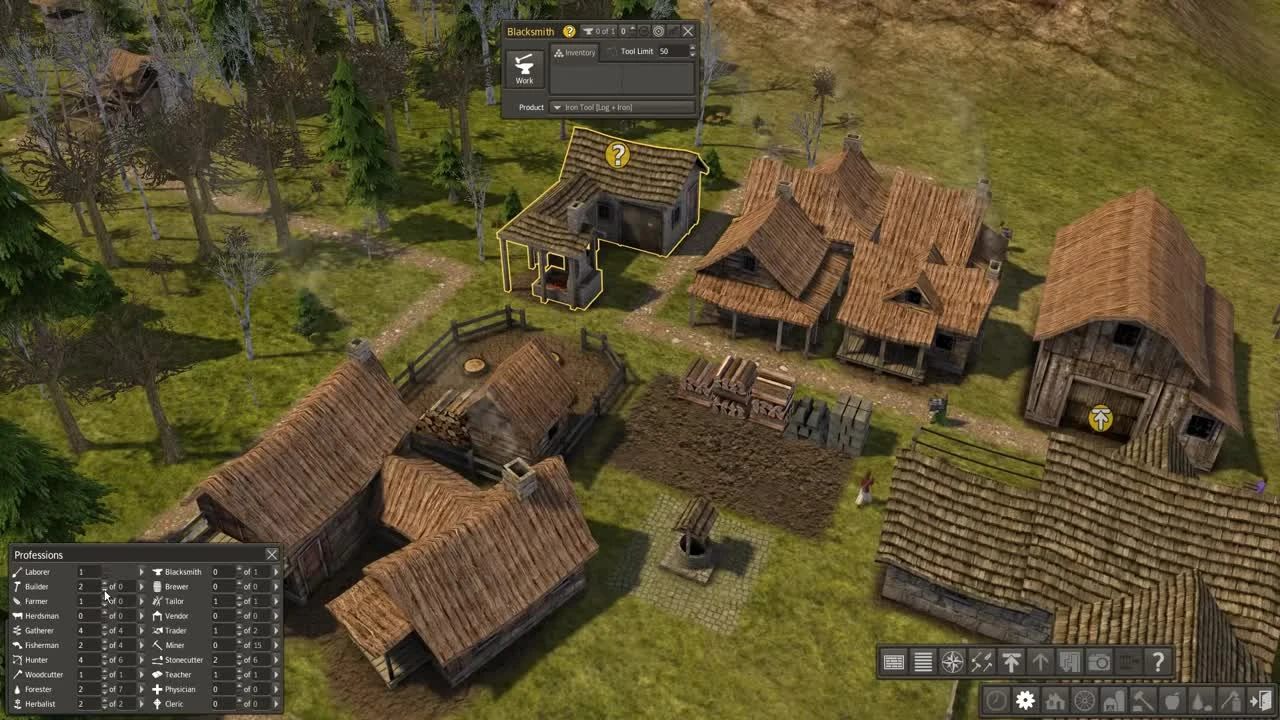Image resolution: width=1280 pixels, height=720 pixels.
Task: Toggle the follow-worker target icon on Blacksmith titlebar
Action: click(x=659, y=31)
